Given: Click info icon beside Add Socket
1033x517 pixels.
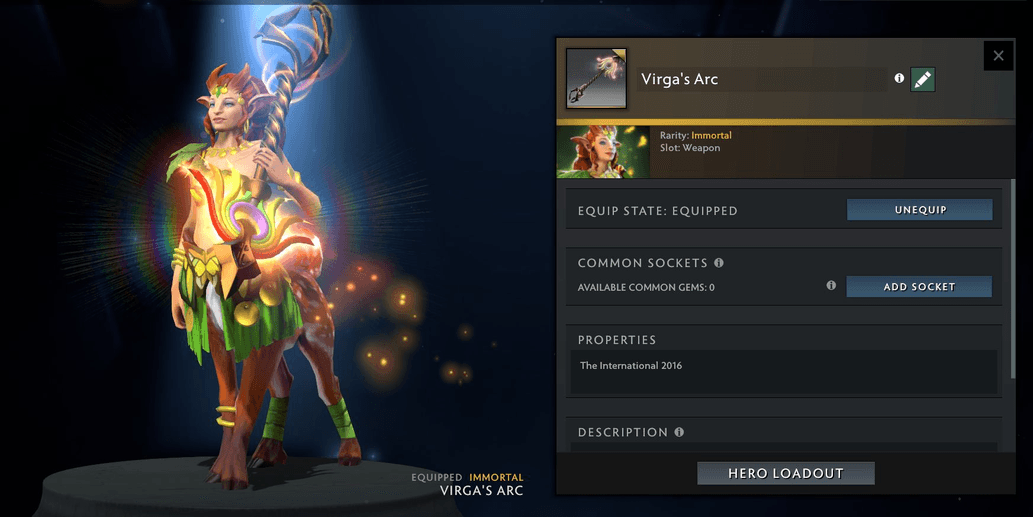Looking at the screenshot, I should (831, 286).
